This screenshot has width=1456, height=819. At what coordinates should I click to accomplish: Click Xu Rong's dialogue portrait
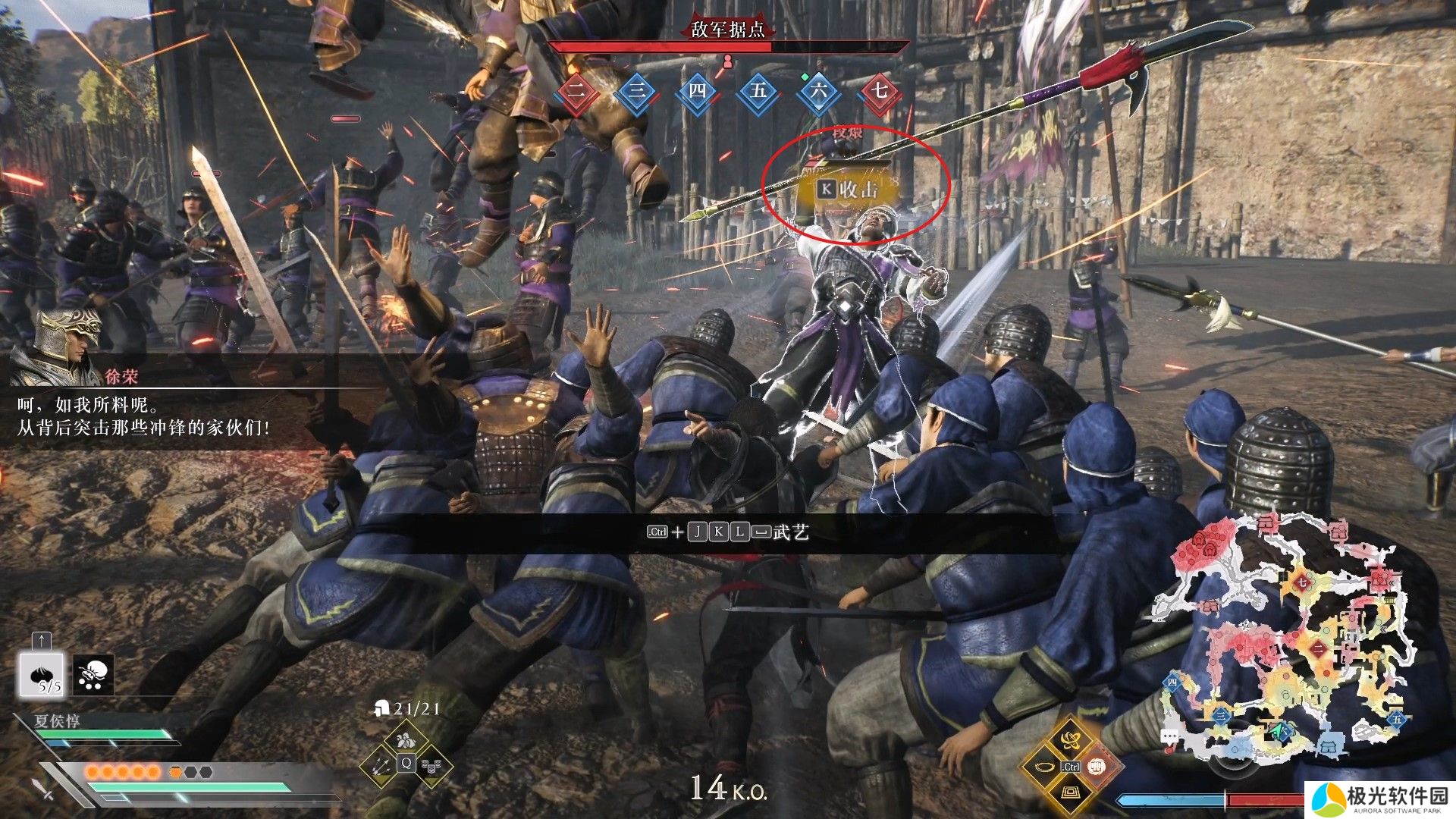[x=70, y=344]
